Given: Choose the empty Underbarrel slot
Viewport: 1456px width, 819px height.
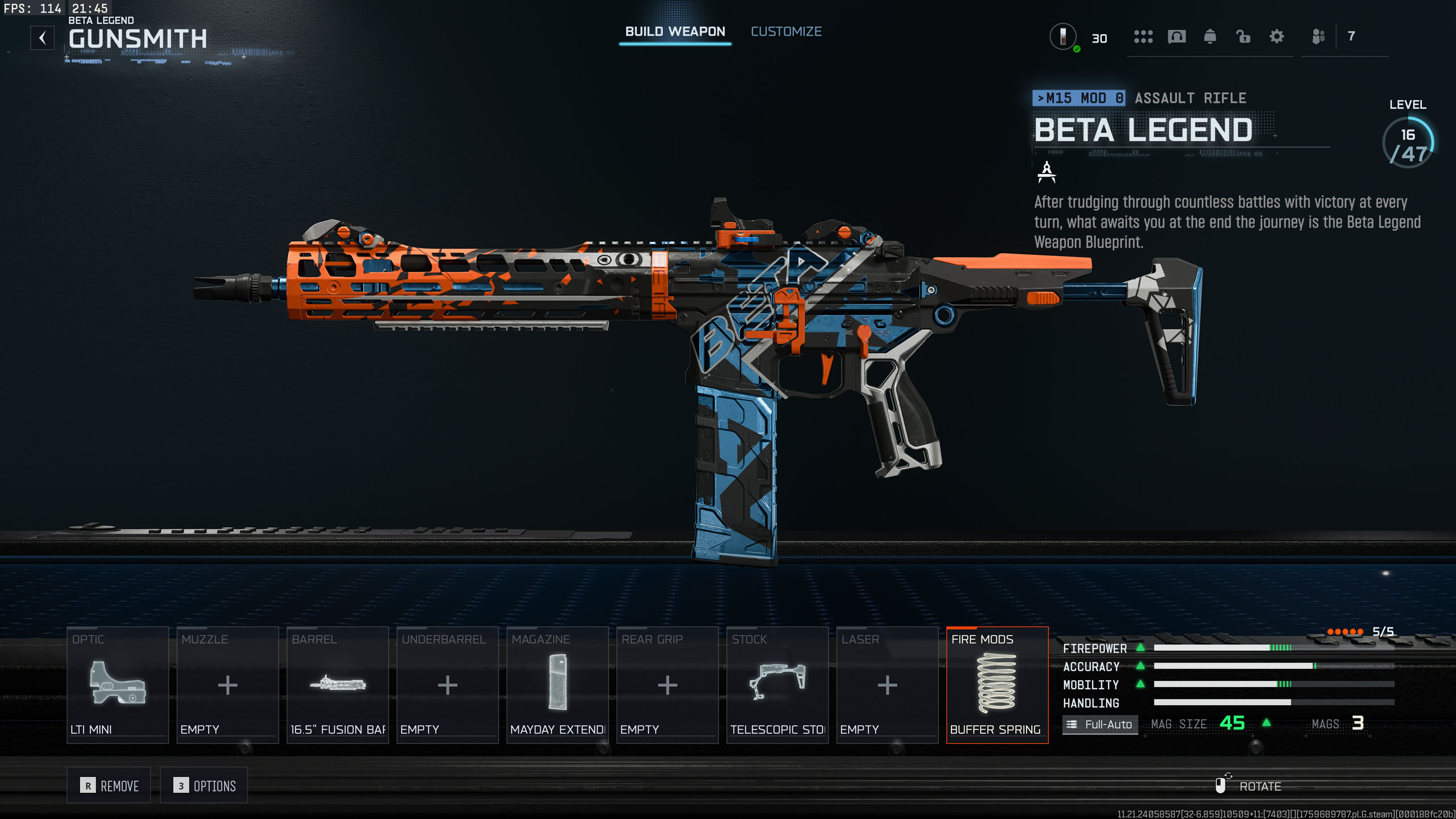Looking at the screenshot, I should coord(448,685).
